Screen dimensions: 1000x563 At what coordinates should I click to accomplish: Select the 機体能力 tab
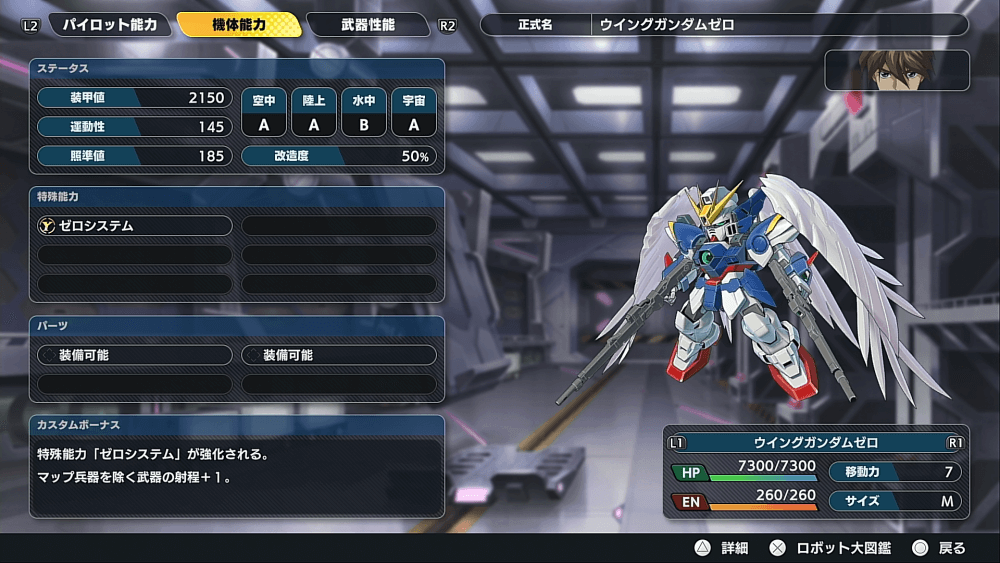coord(239,24)
